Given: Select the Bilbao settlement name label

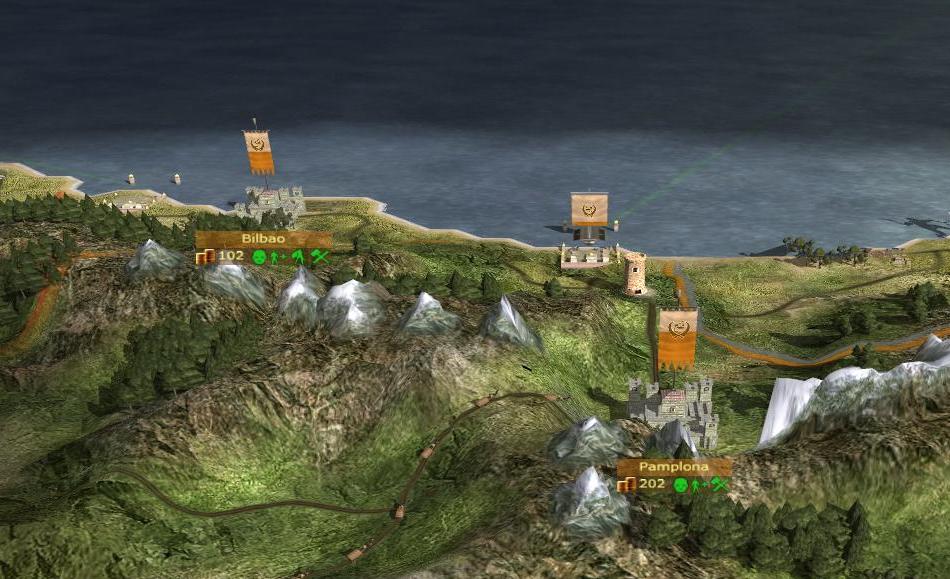Looking at the screenshot, I should click(263, 240).
